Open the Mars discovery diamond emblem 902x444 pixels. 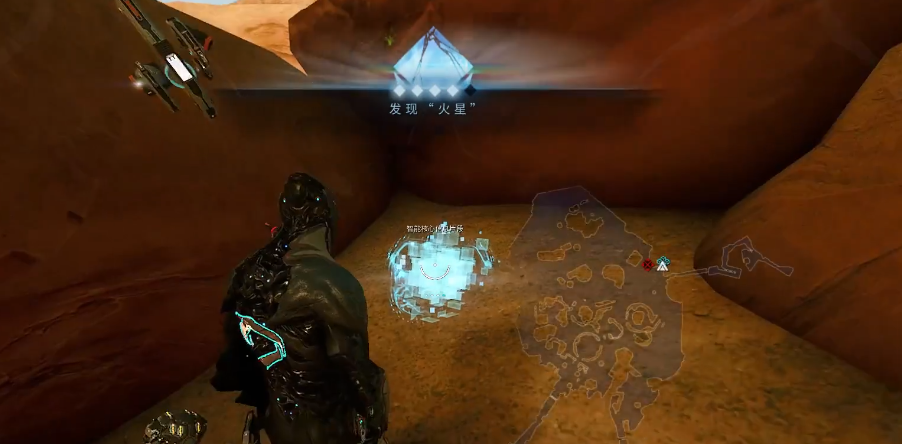pos(431,60)
